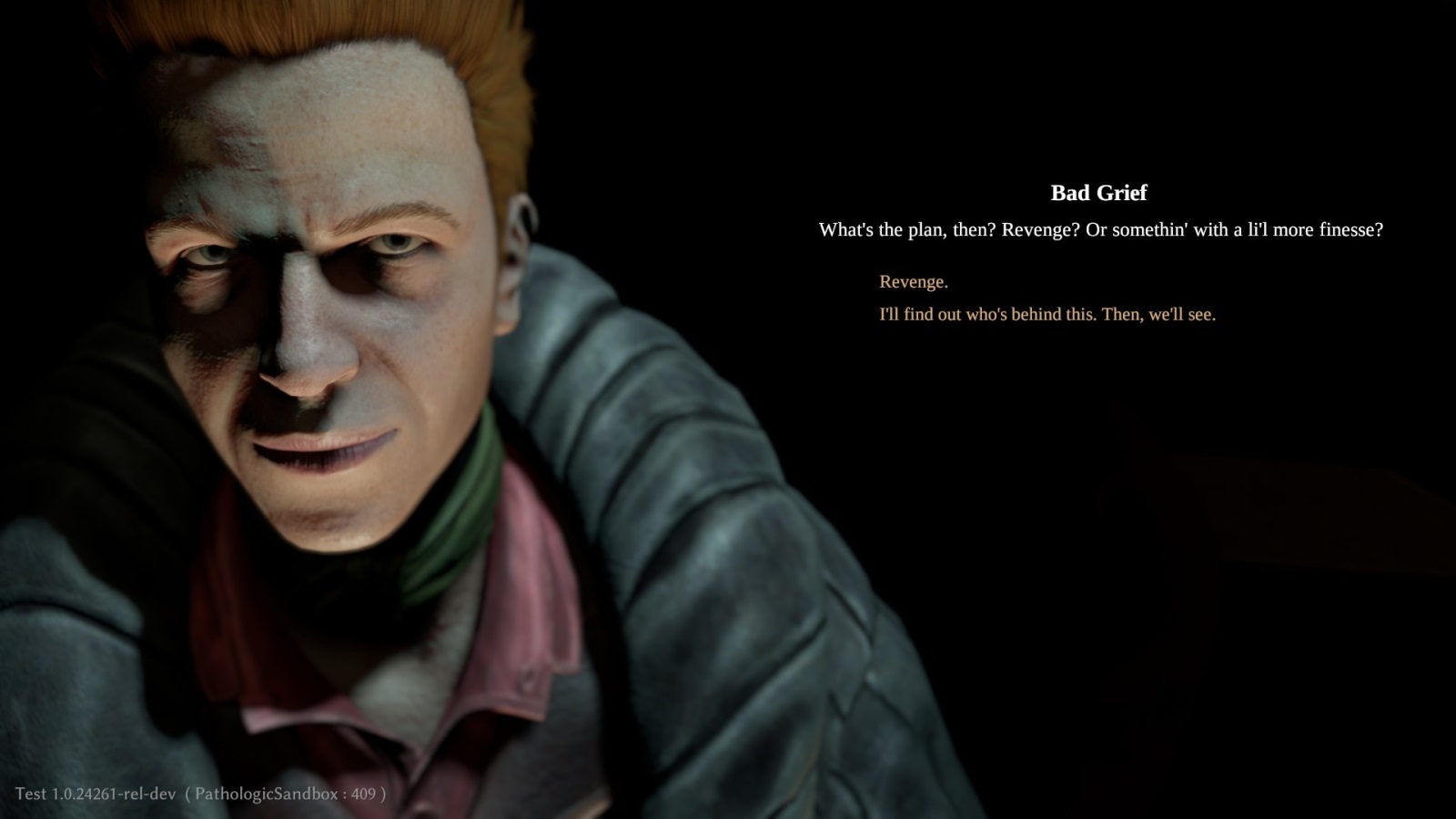Select "I'll find out who's behind this" response
The height and width of the screenshot is (819, 1456).
(1046, 315)
